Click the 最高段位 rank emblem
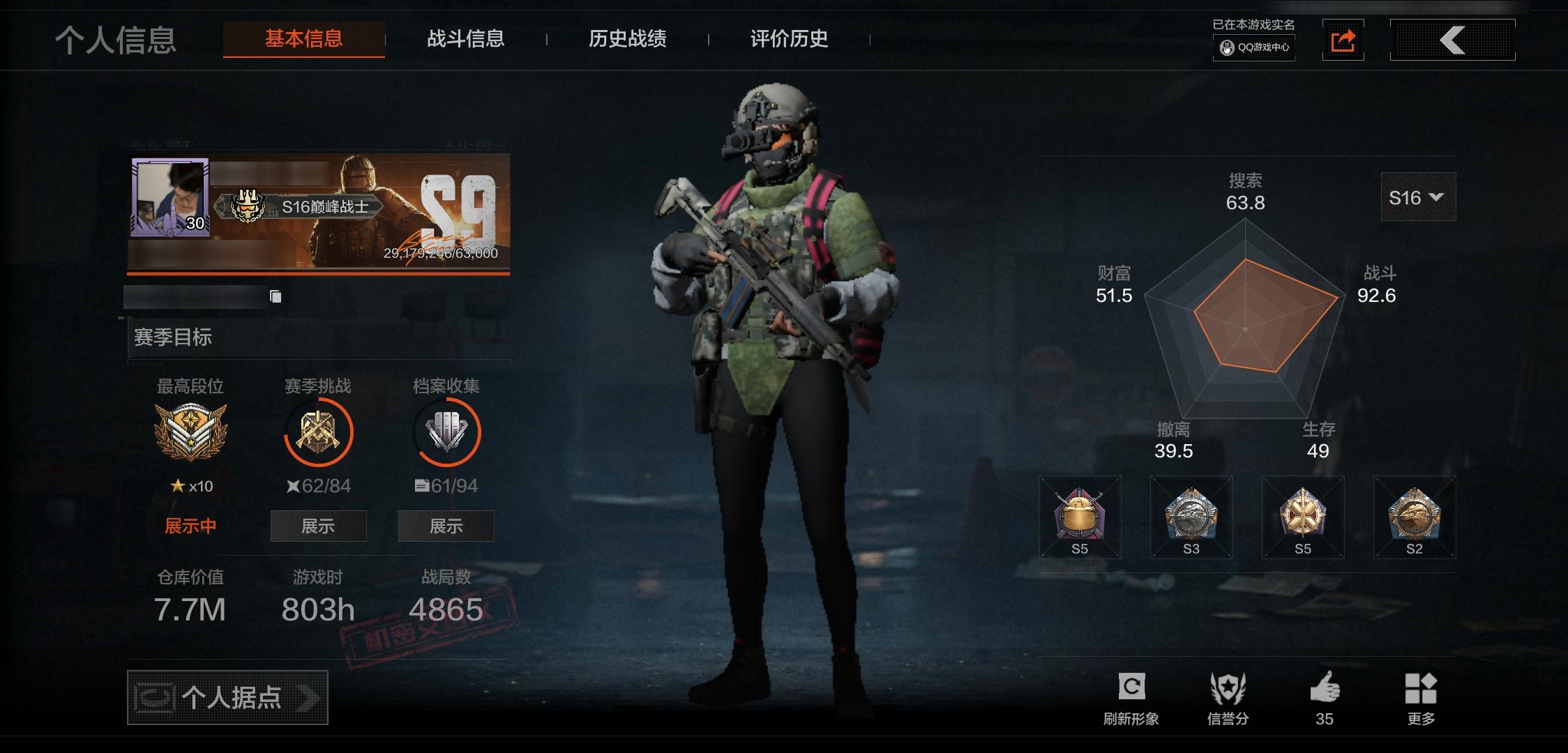The height and width of the screenshot is (753, 1568). pos(190,431)
